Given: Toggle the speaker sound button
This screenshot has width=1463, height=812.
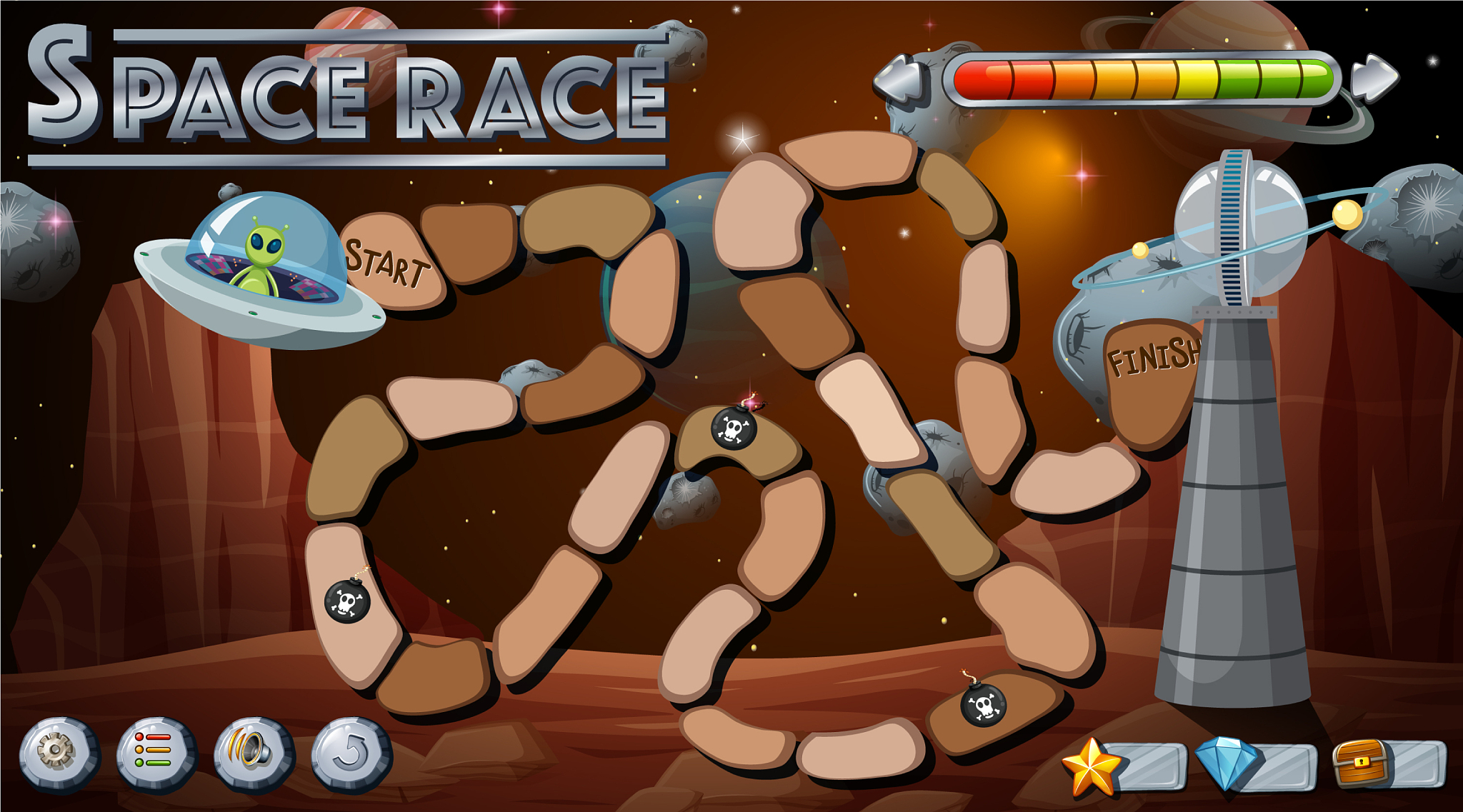Looking at the screenshot, I should pyautogui.click(x=252, y=753).
